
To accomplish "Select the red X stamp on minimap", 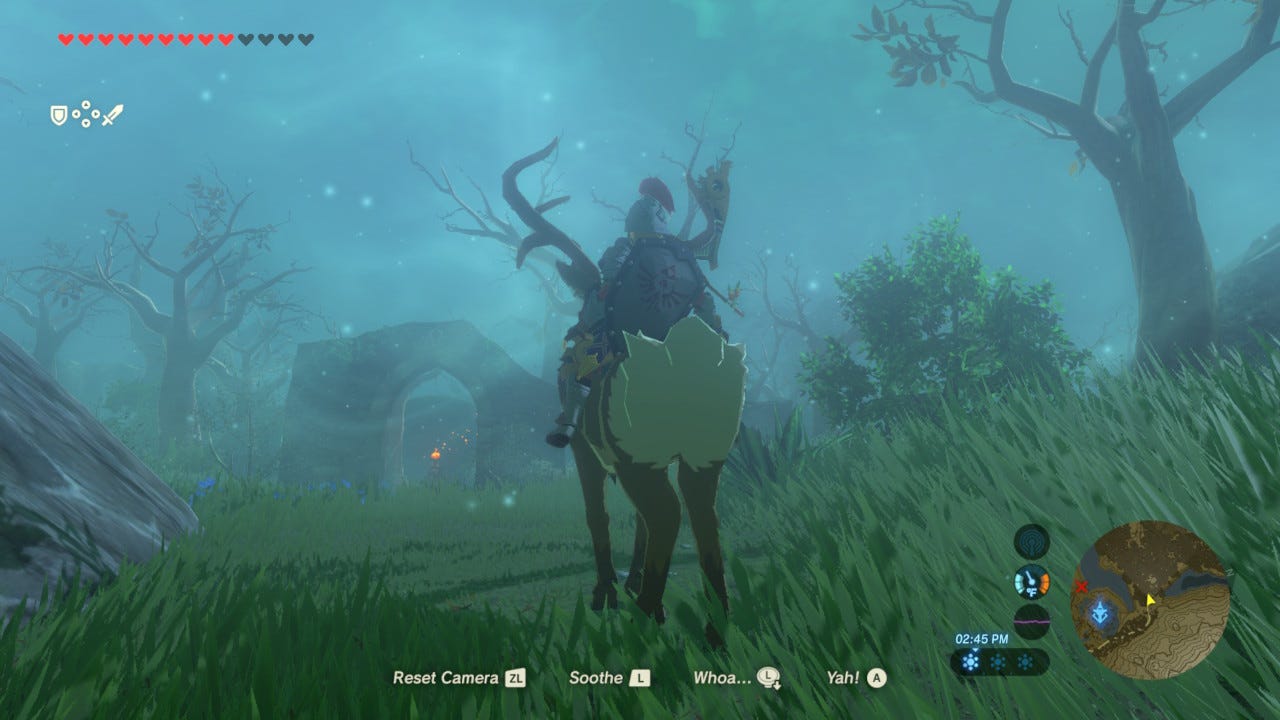I will pos(1081,587).
